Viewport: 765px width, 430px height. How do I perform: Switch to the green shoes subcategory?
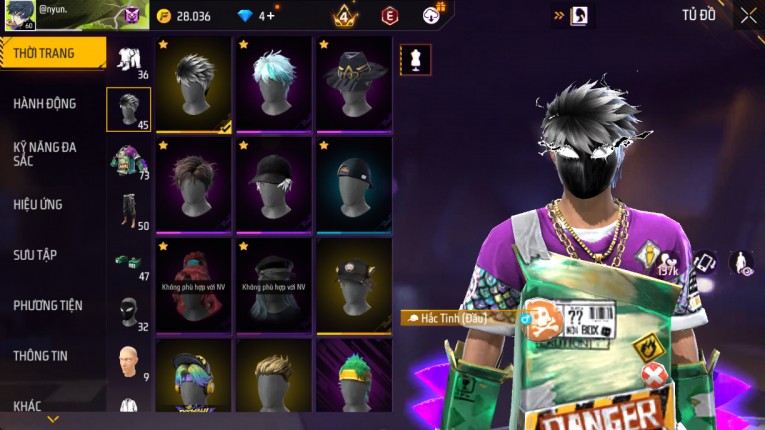click(x=129, y=262)
